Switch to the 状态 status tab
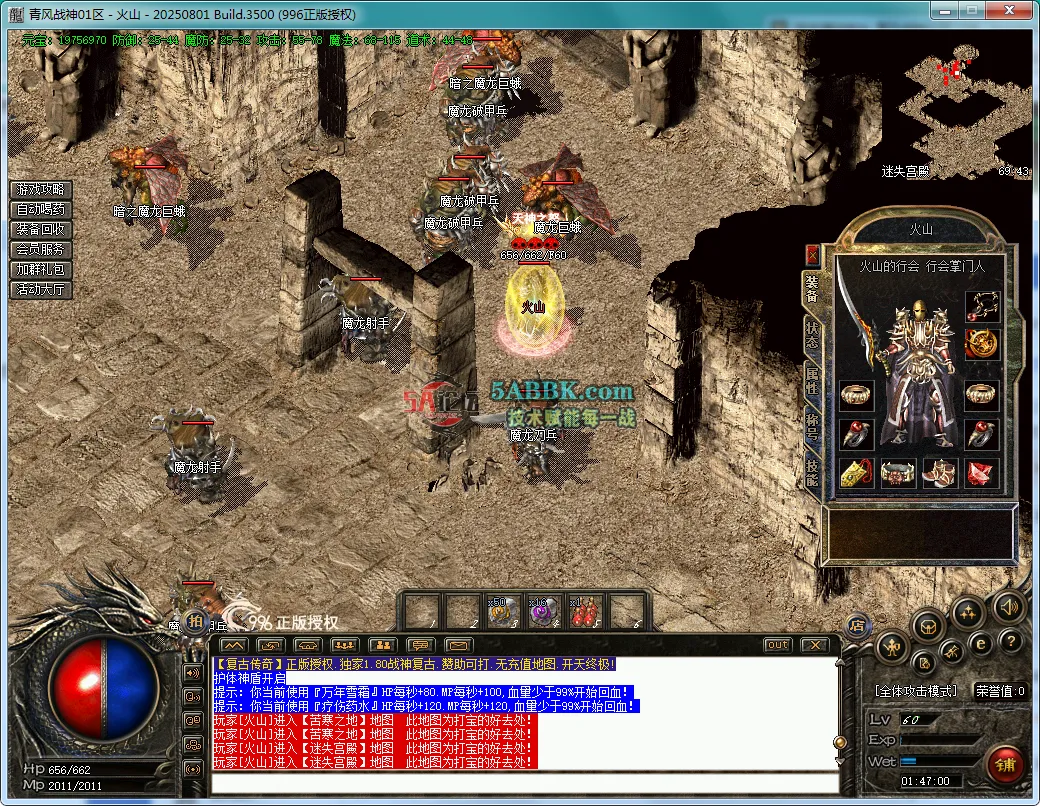Screen dimensions: 1040x806 click(x=812, y=335)
